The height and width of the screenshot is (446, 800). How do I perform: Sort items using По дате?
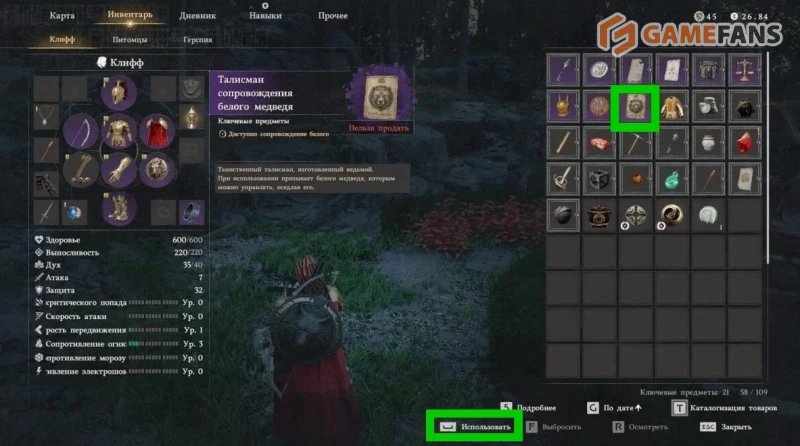pos(619,408)
